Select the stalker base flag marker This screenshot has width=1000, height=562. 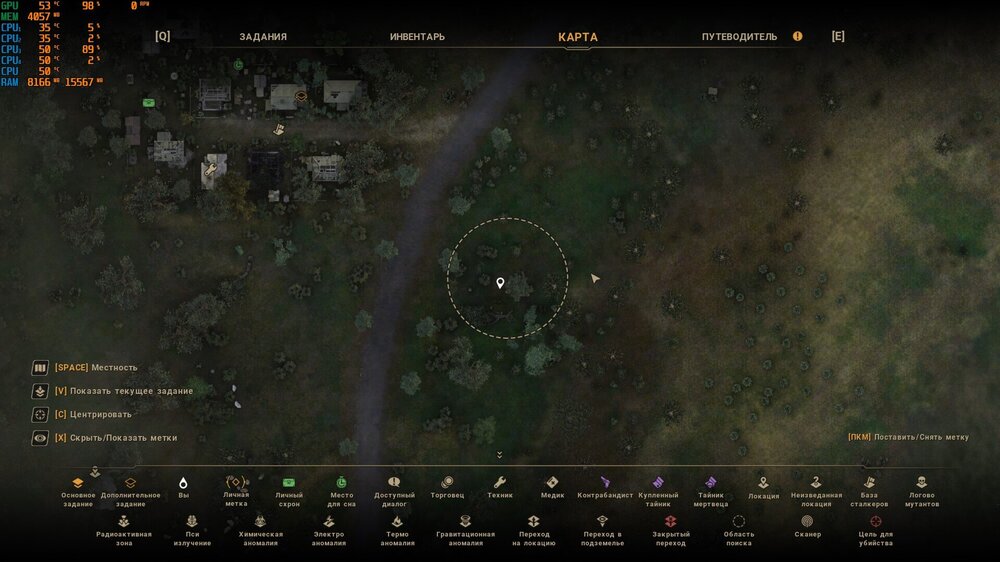point(280,129)
